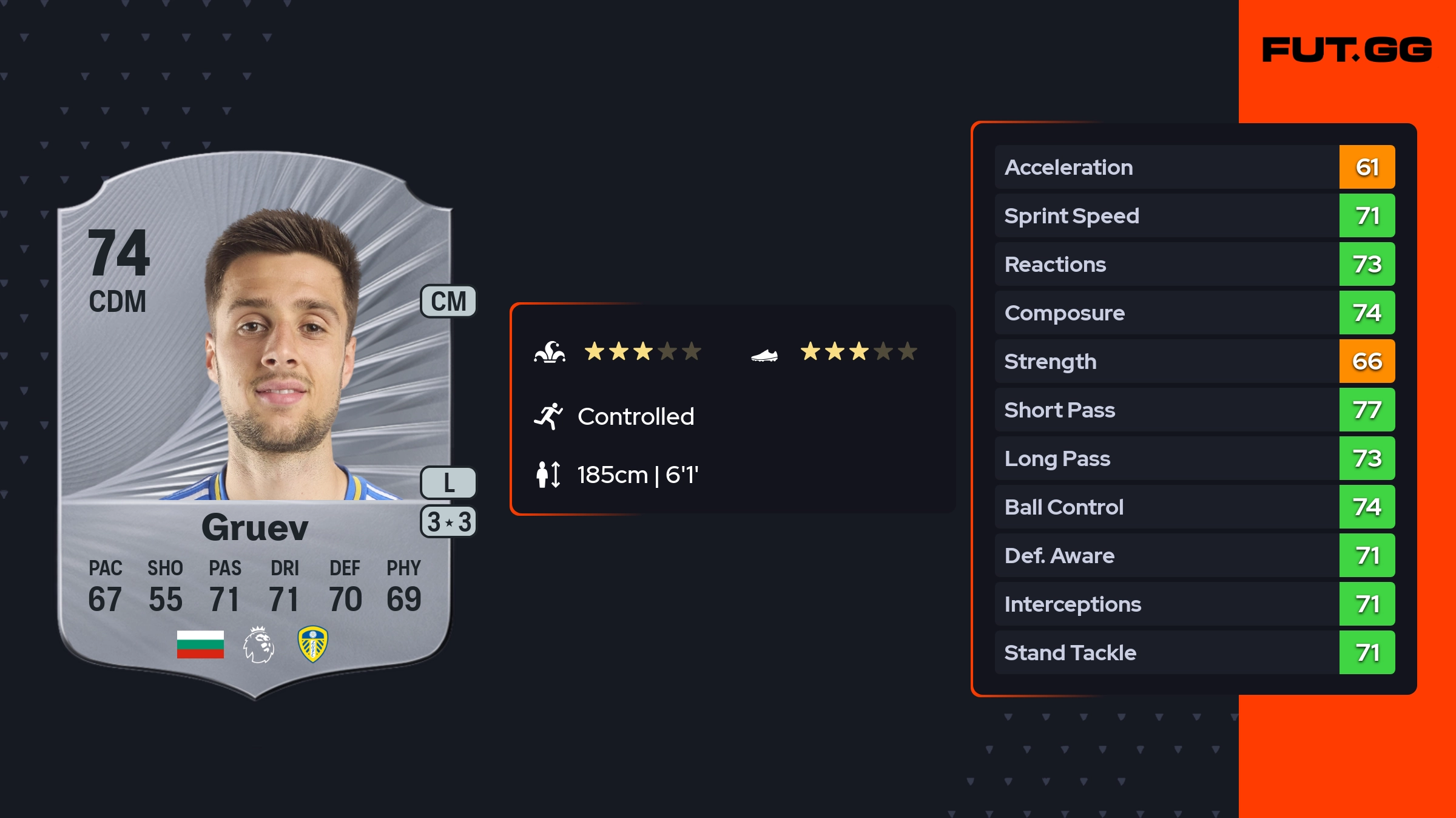This screenshot has height=818, width=1456.
Task: Click the Stand Tackle stat row
Action: (1194, 653)
